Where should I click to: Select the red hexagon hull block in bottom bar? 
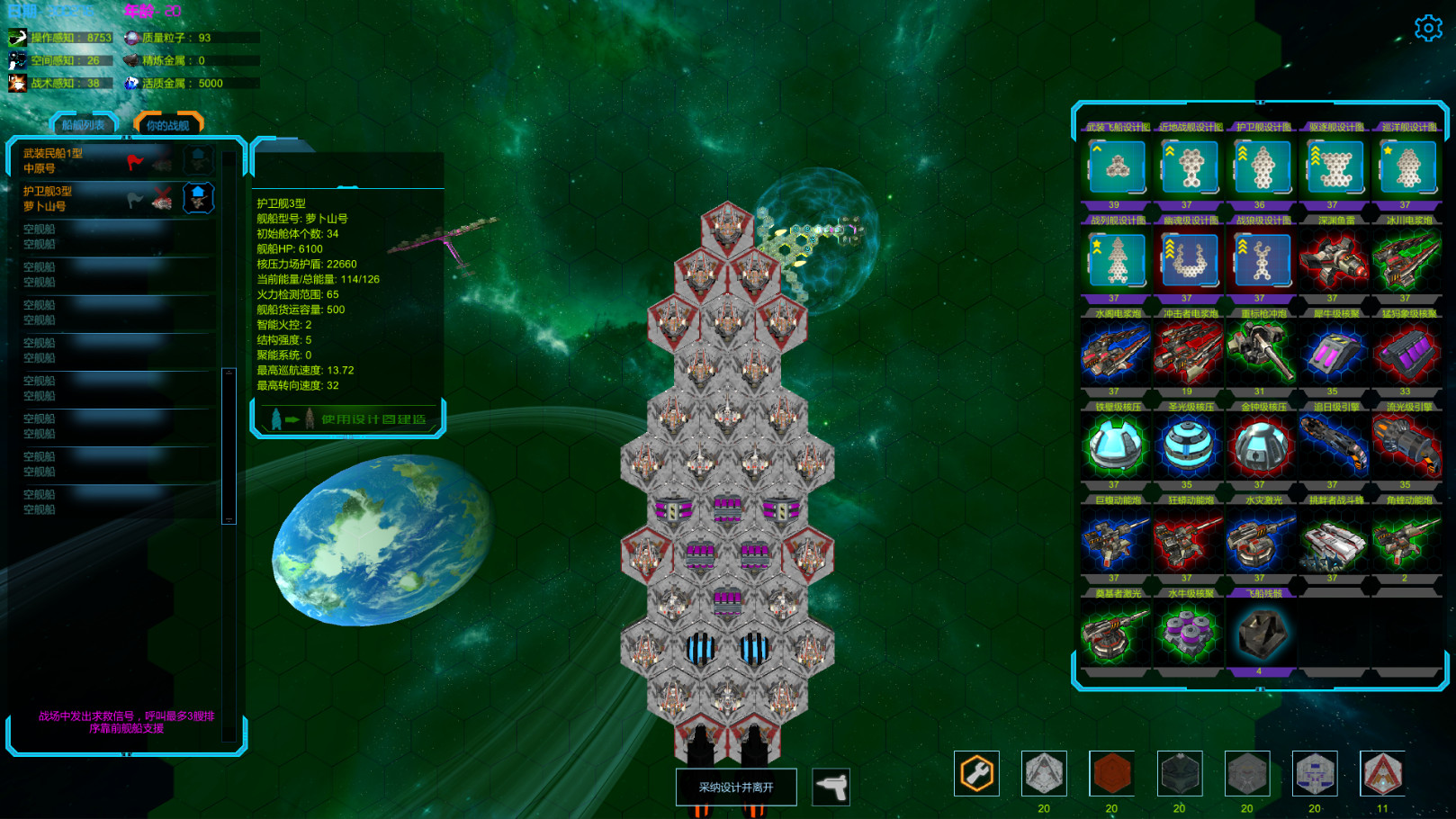coord(1111,774)
